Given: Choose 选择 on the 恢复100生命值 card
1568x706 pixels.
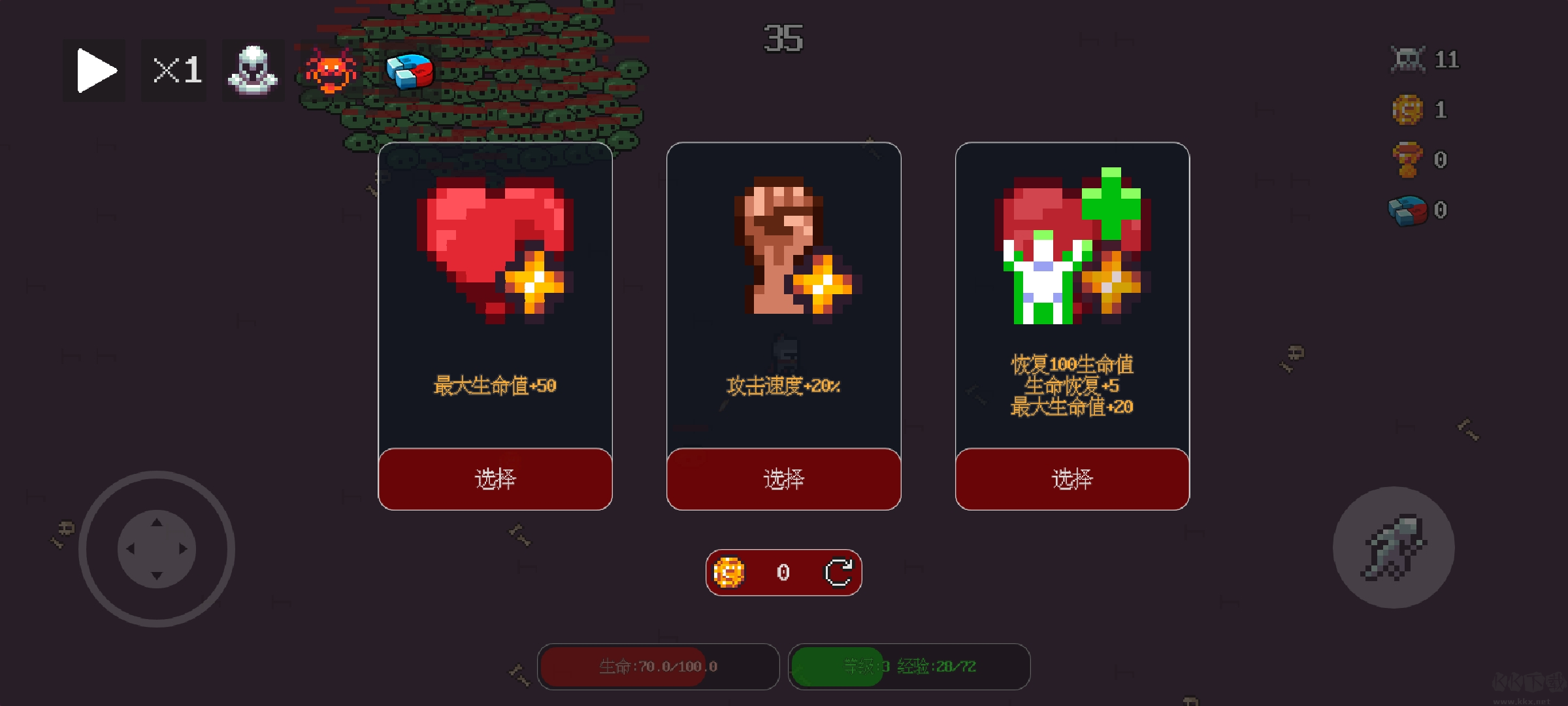Looking at the screenshot, I should [x=1071, y=479].
